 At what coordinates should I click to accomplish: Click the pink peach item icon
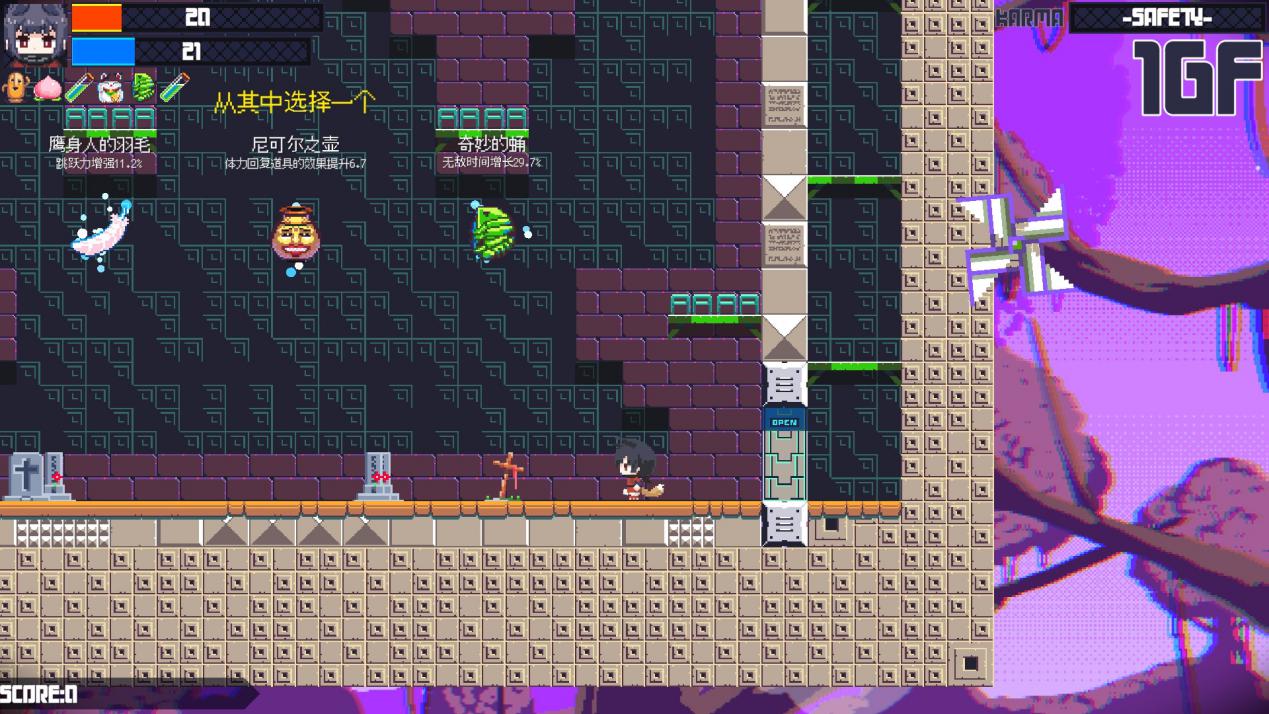click(46, 88)
